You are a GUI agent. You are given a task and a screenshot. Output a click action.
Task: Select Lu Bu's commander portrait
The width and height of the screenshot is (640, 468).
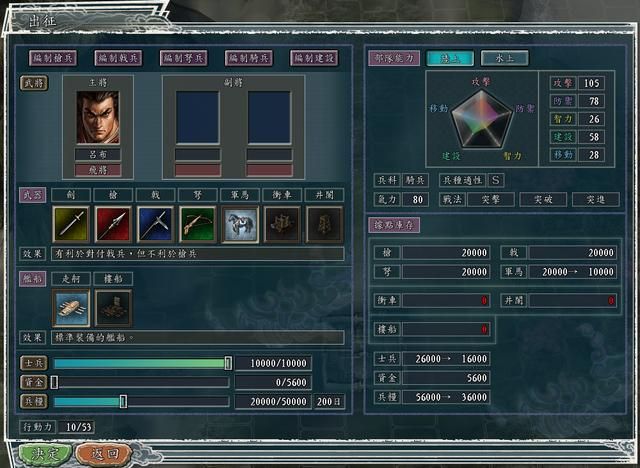pos(98,118)
